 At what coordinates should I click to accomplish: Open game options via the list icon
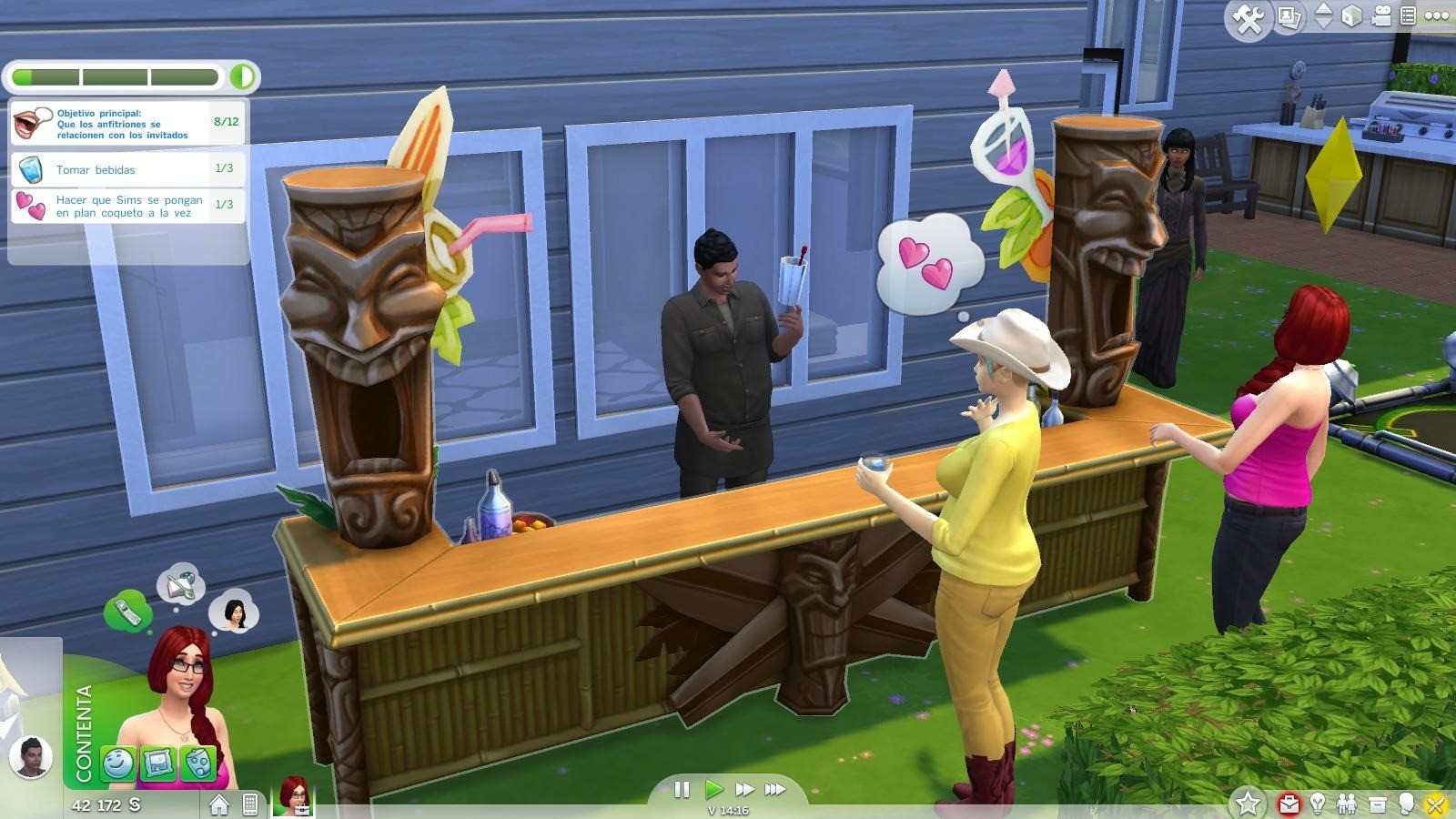pyautogui.click(x=1409, y=15)
